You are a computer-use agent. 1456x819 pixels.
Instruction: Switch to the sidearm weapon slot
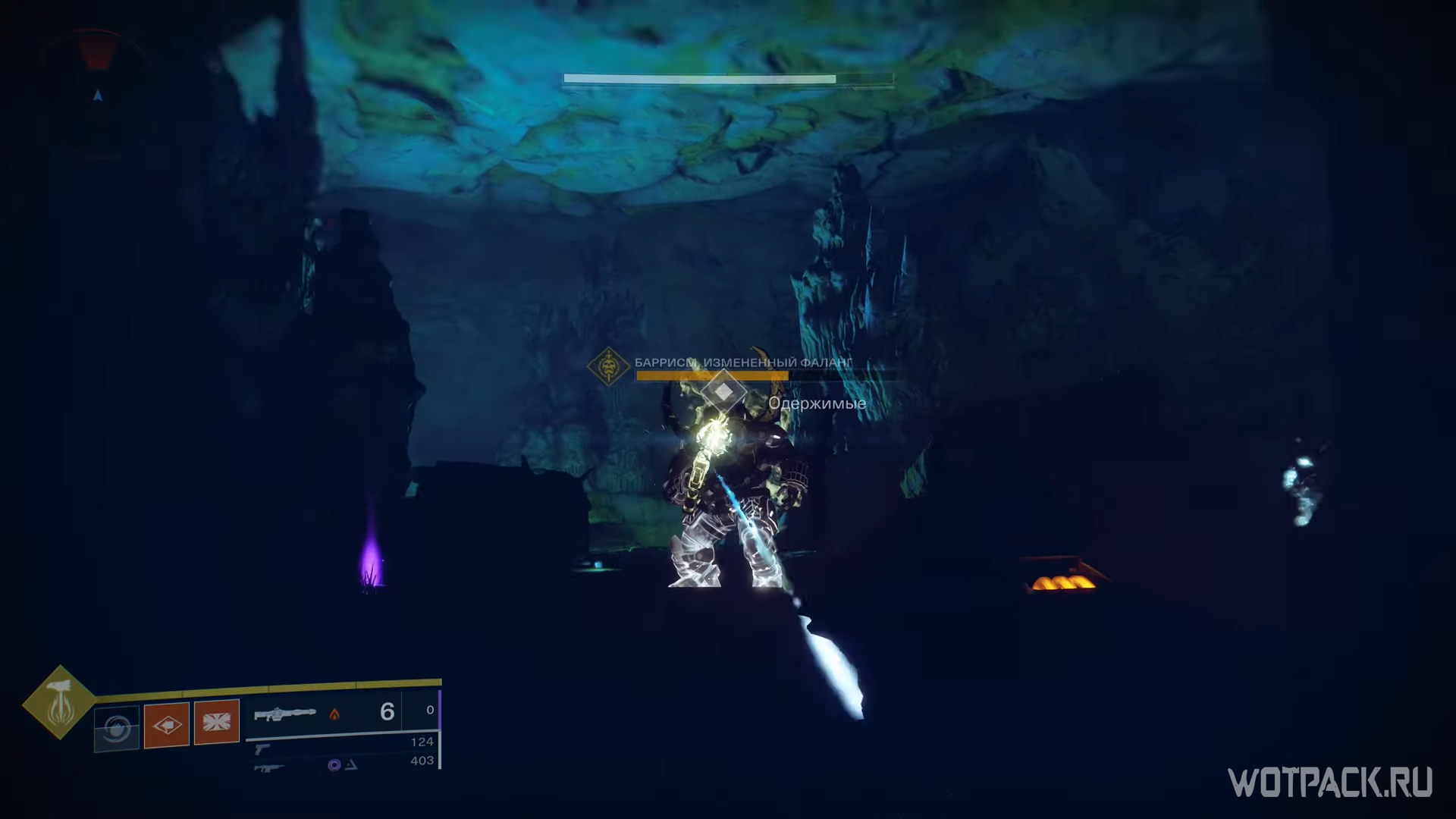coord(262,749)
